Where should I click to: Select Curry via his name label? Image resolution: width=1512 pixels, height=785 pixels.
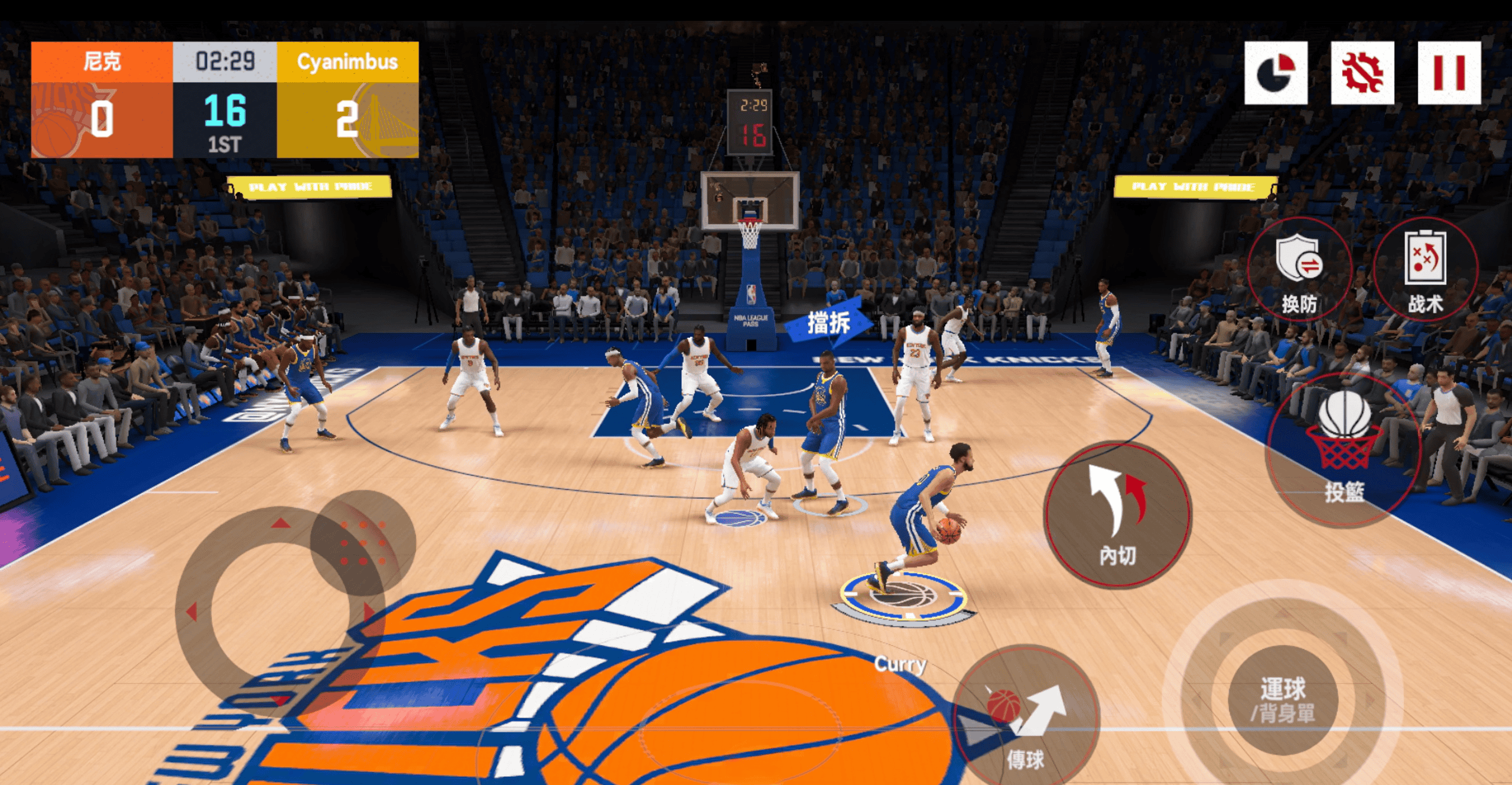tap(899, 664)
